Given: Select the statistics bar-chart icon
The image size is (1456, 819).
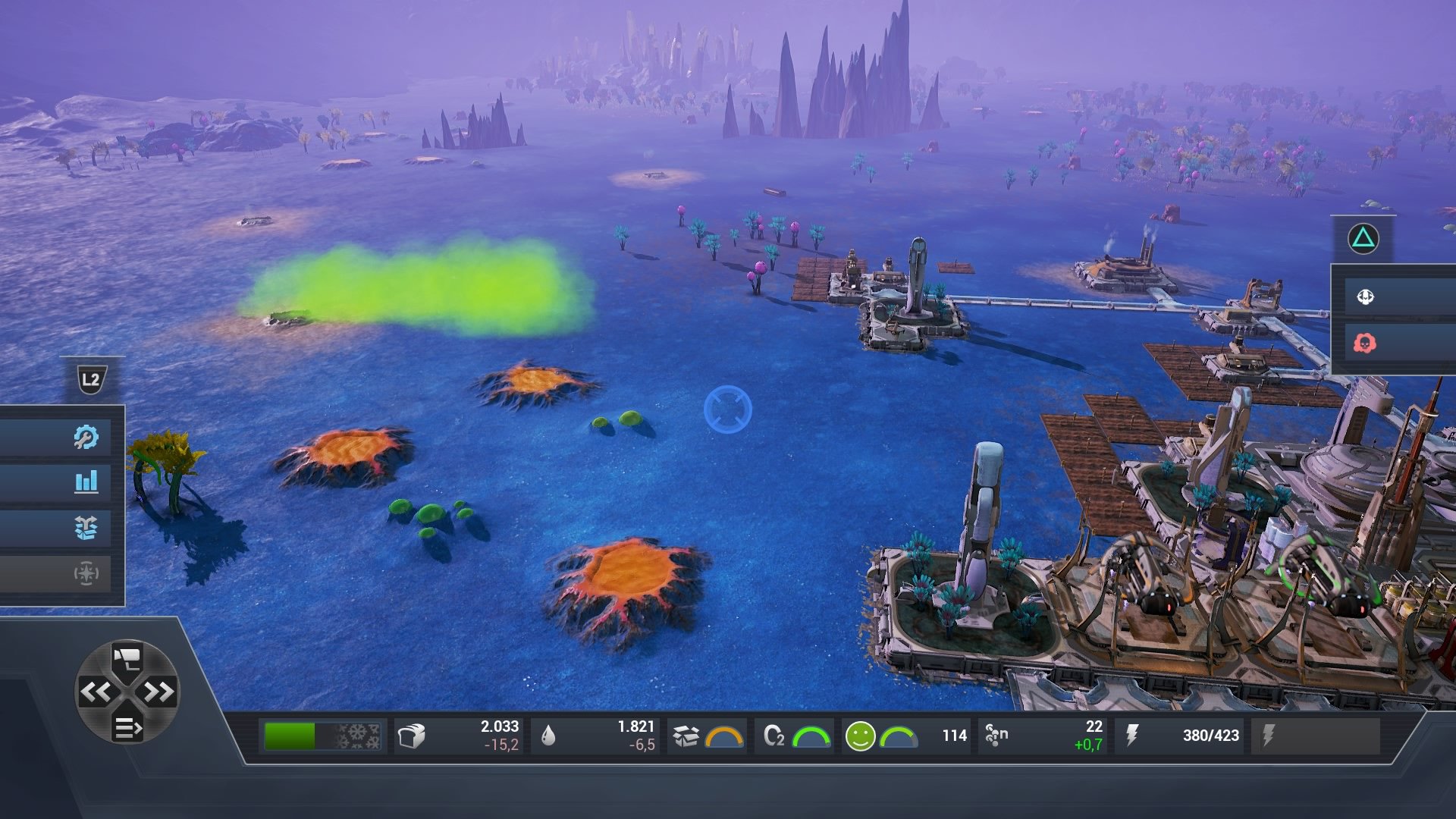Looking at the screenshot, I should click(87, 482).
